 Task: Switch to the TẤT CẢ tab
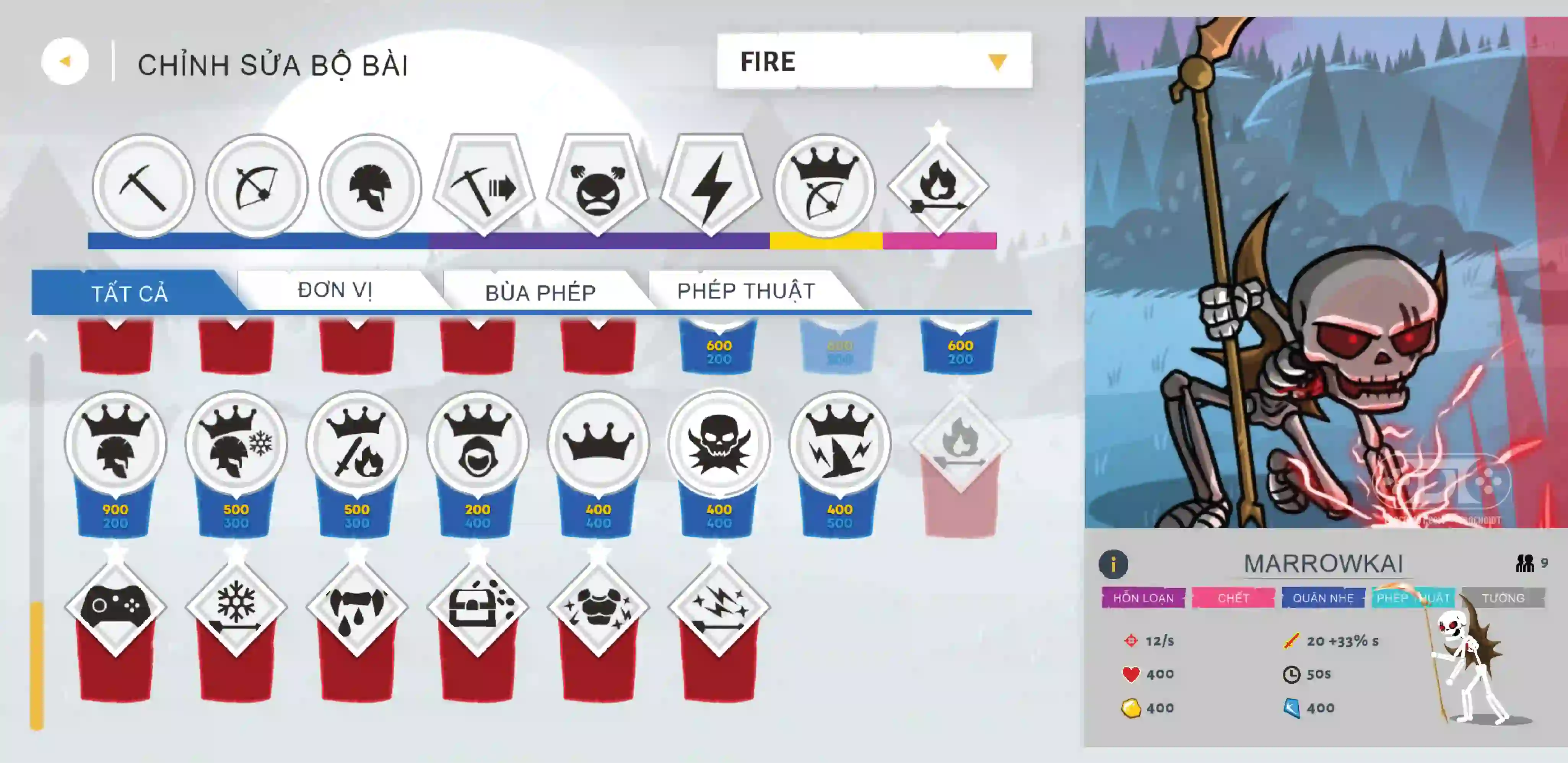129,293
